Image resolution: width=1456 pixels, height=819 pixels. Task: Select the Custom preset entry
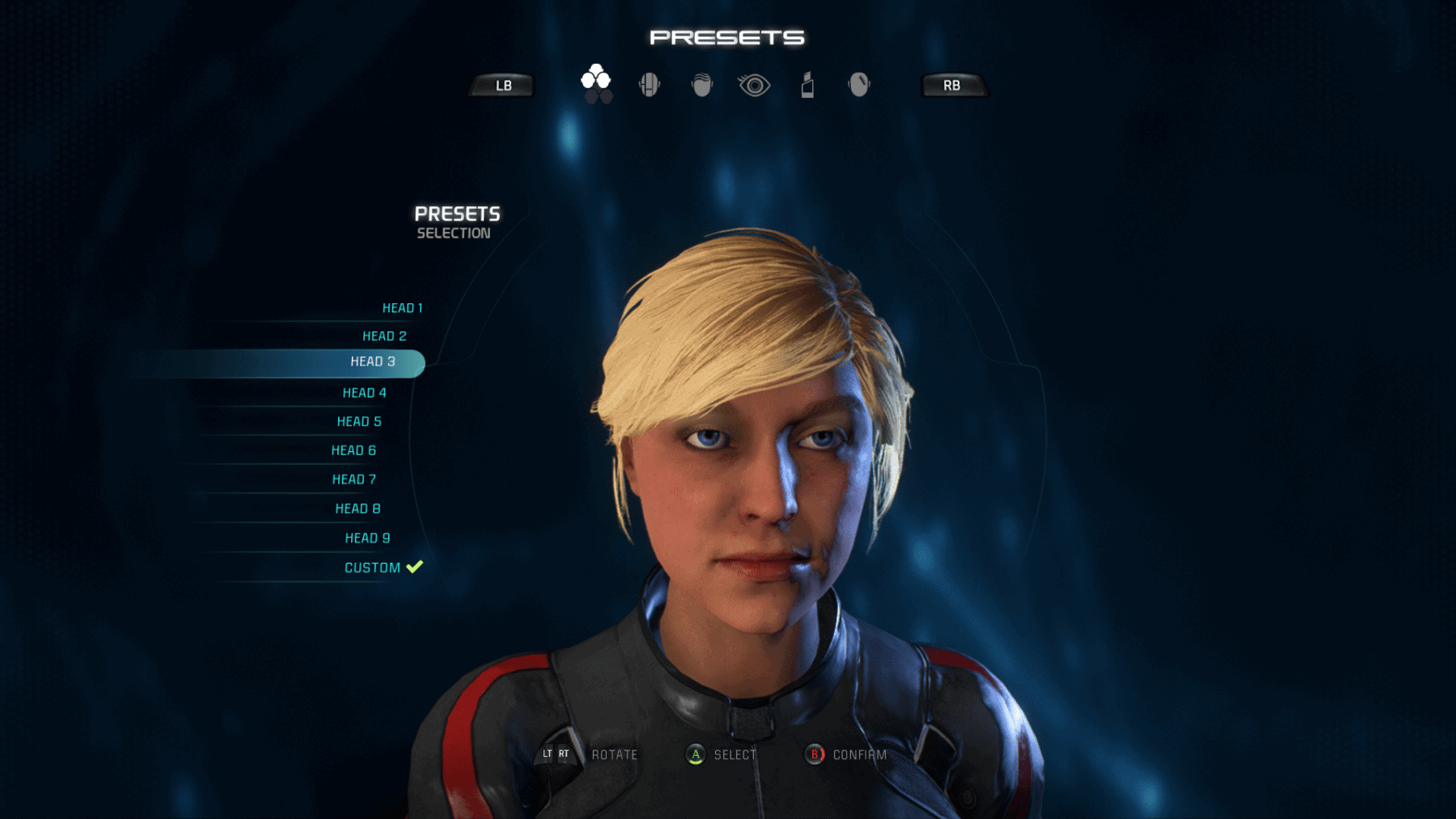pos(373,568)
